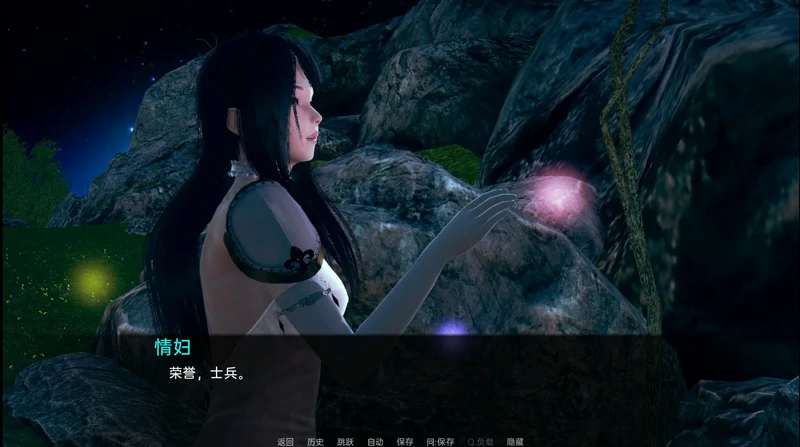Click the 返回 (Back) button
The width and height of the screenshot is (800, 447).
tap(286, 441)
